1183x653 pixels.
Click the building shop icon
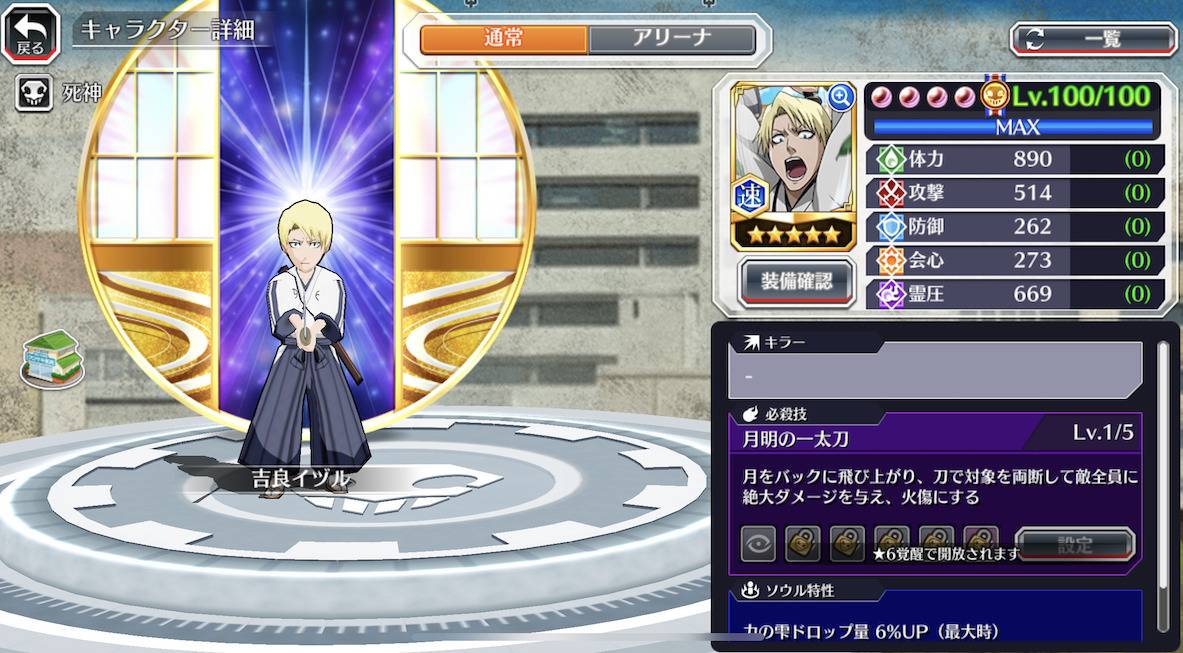point(53,358)
